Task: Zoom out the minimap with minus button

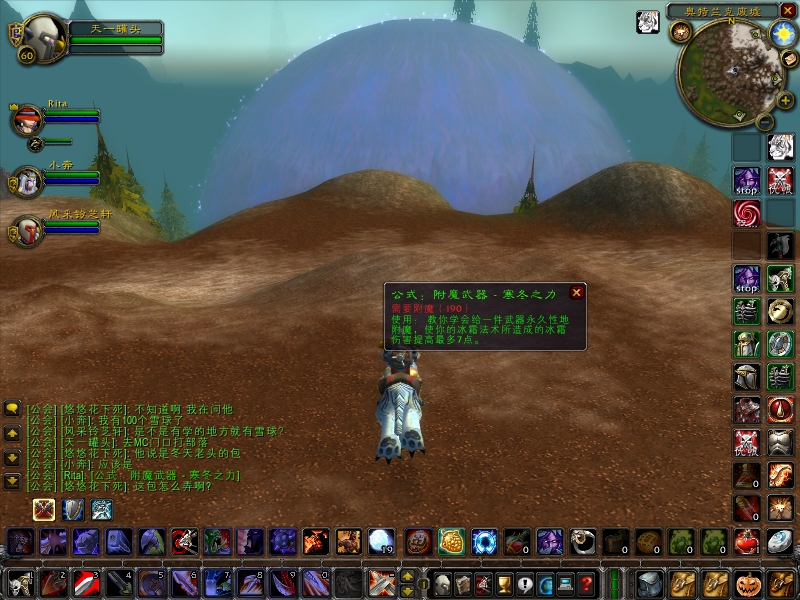Action: [x=764, y=121]
